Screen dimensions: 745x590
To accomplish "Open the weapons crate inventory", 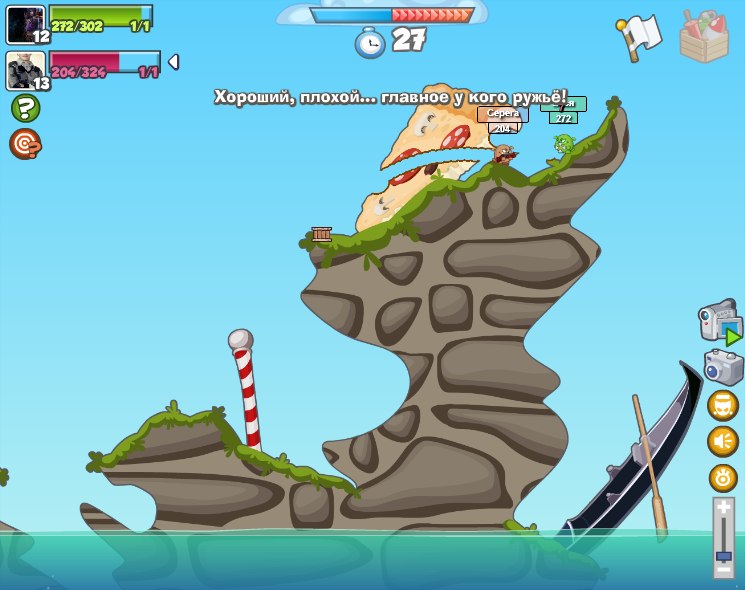I will (x=704, y=37).
